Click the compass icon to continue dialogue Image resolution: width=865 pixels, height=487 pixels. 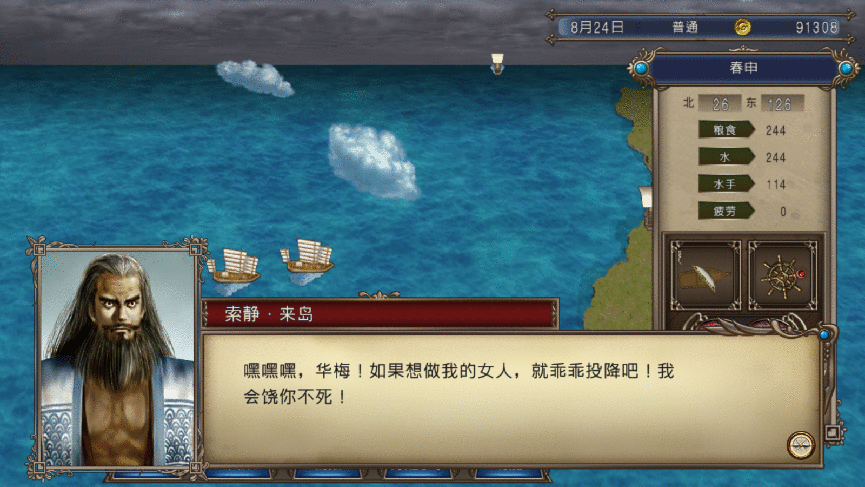pos(799,445)
